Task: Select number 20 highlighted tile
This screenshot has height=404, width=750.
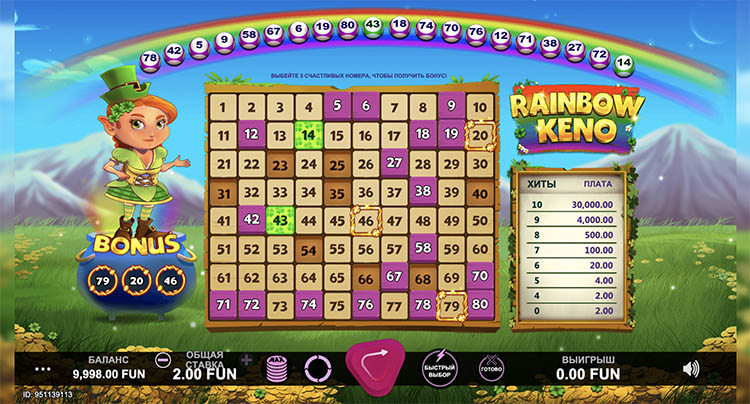Action: pos(481,135)
